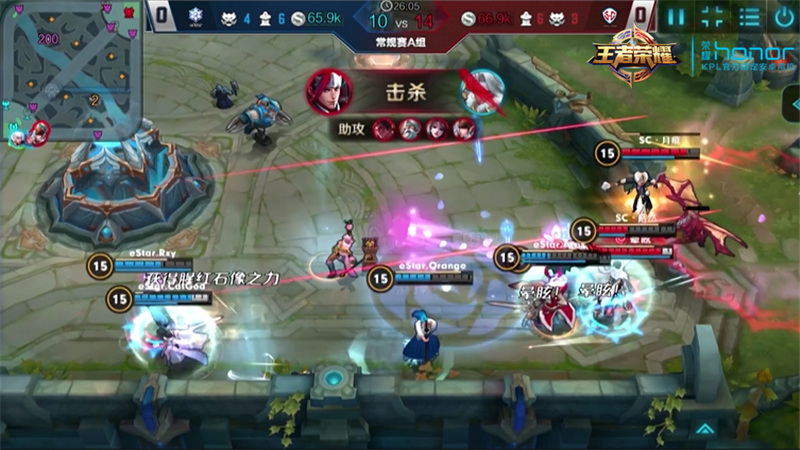Pause the spectator replay

pyautogui.click(x=677, y=17)
